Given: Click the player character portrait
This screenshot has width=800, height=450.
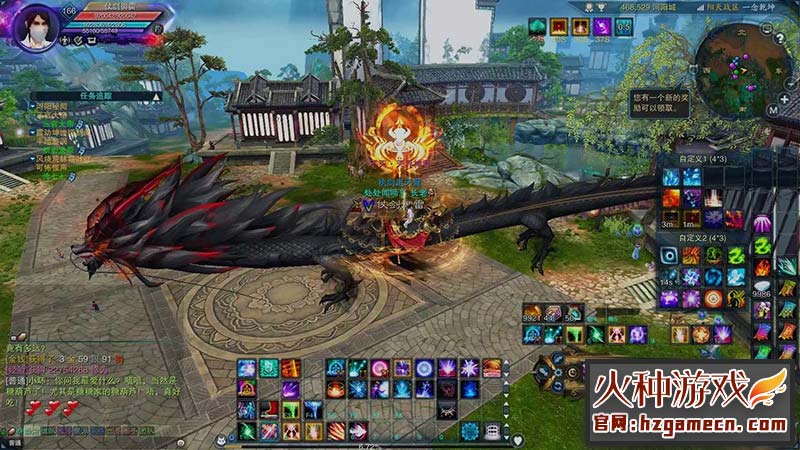Looking at the screenshot, I should click(31, 25).
